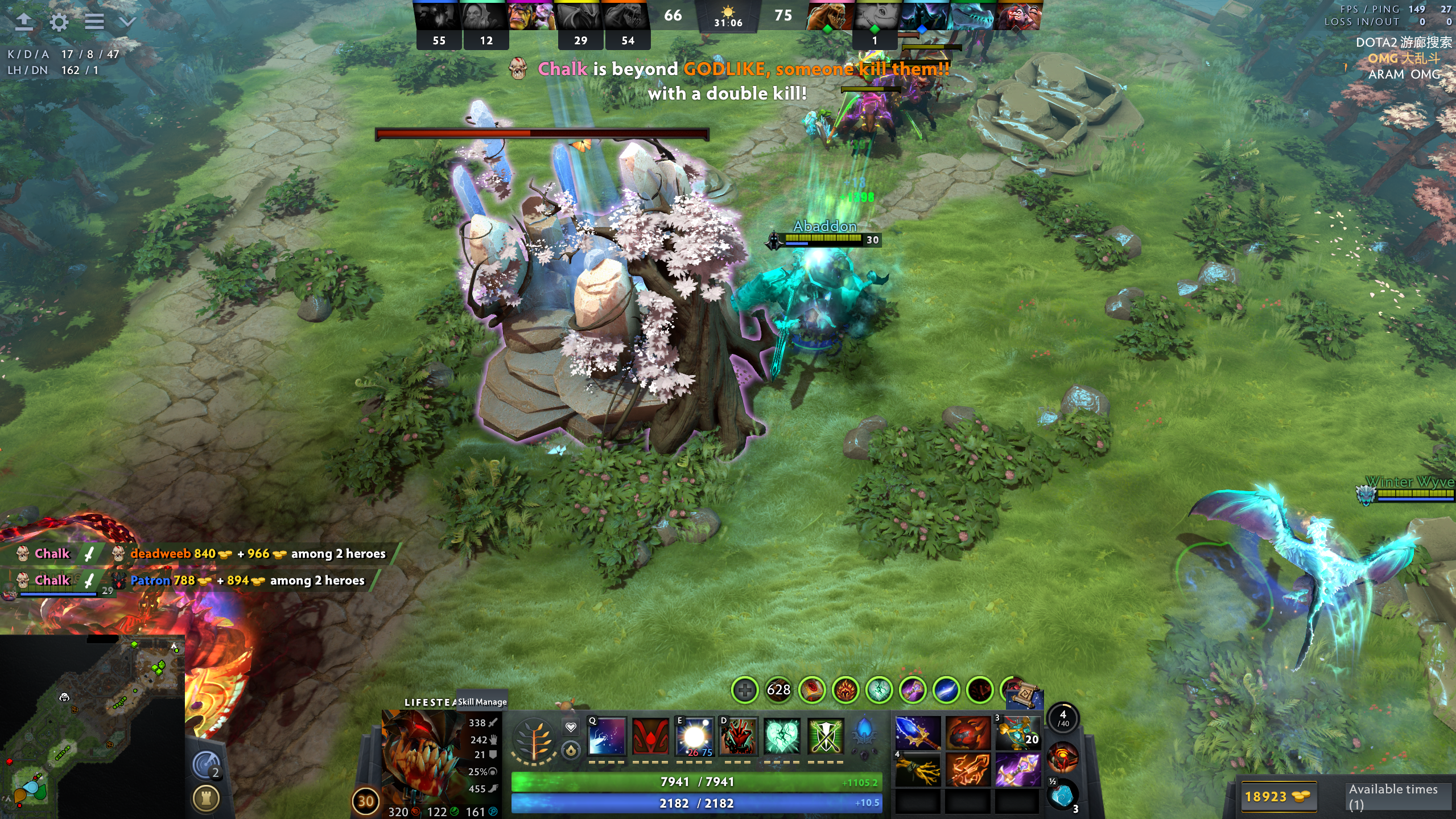Open the talent tree

pos(534,739)
